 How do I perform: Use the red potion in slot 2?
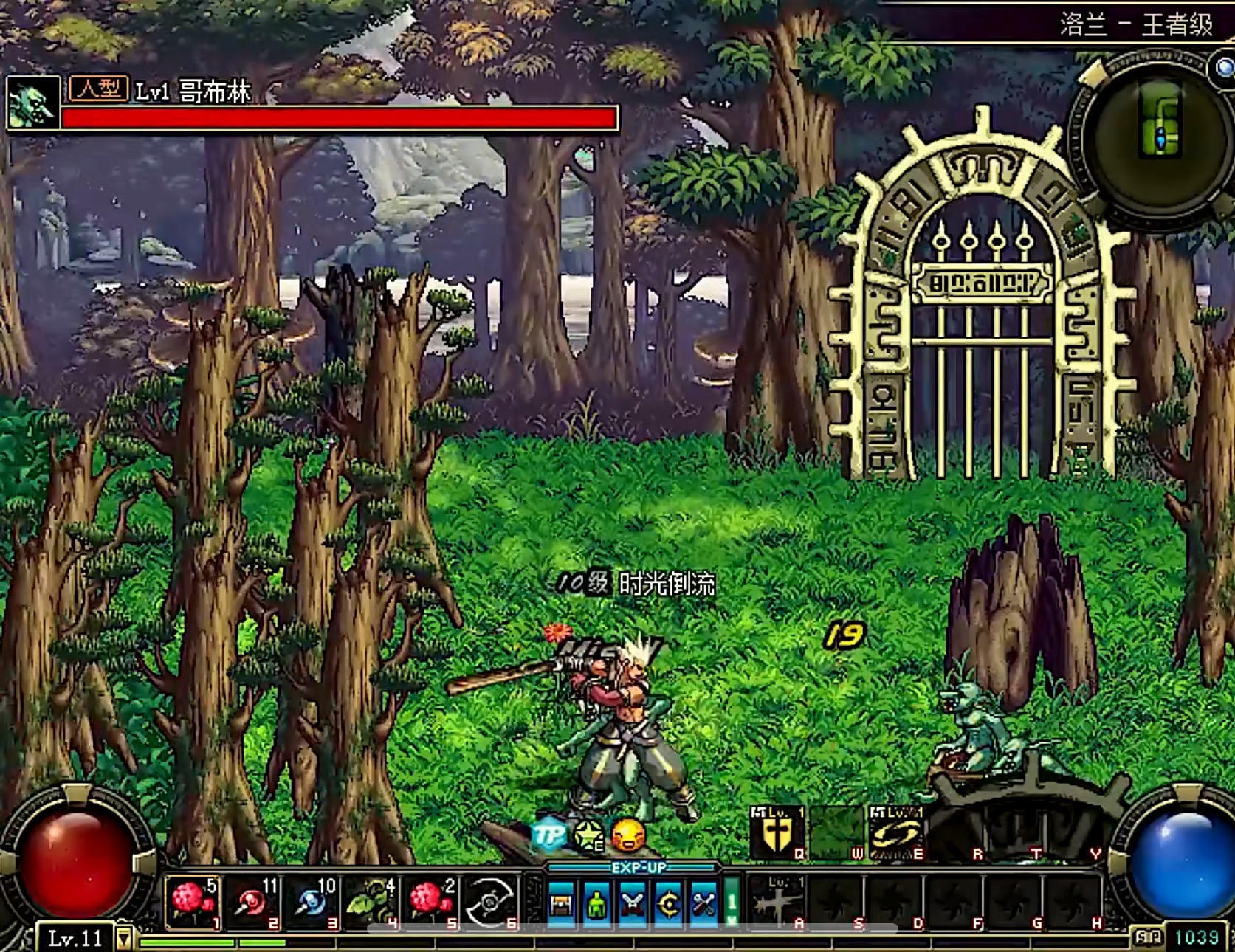(x=252, y=901)
